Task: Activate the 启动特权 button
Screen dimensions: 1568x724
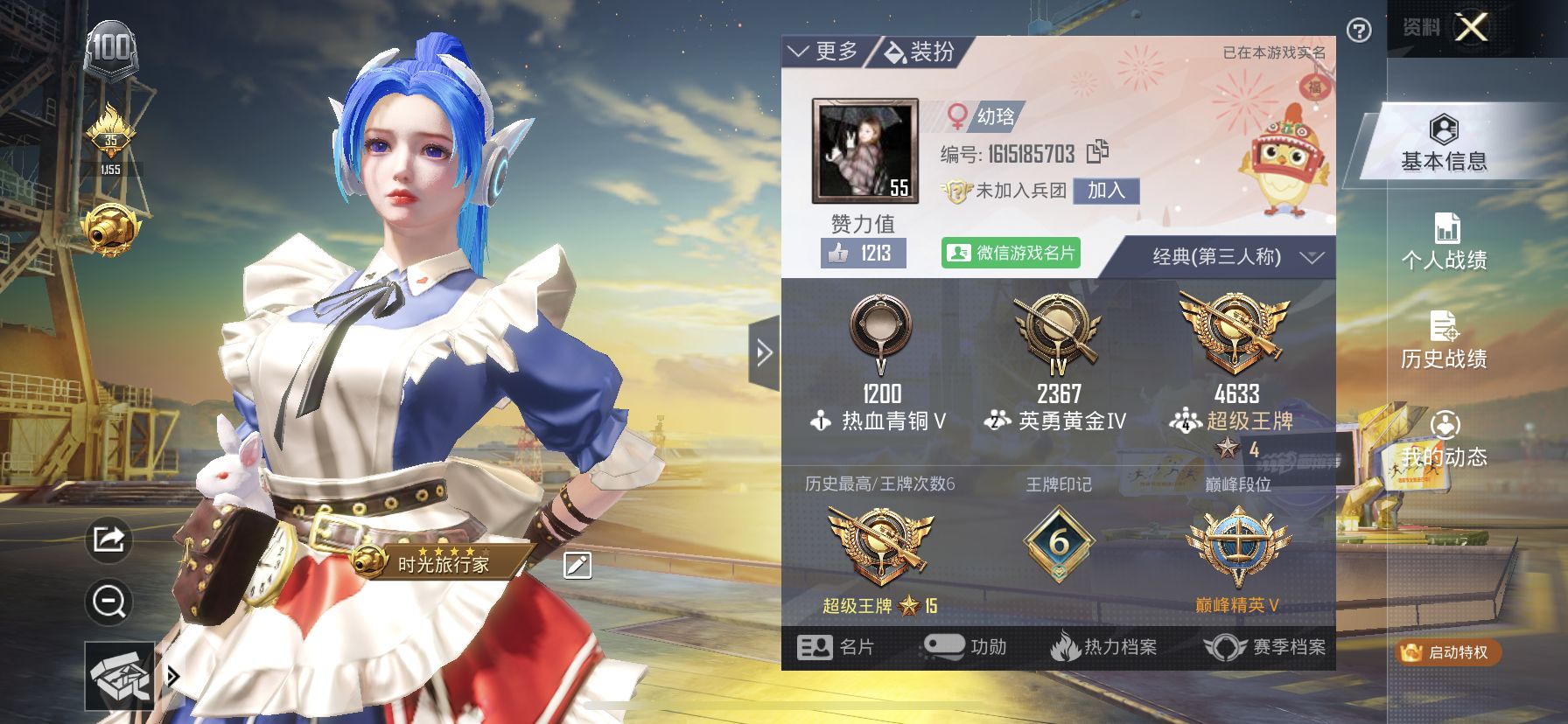Action: pos(1448,652)
